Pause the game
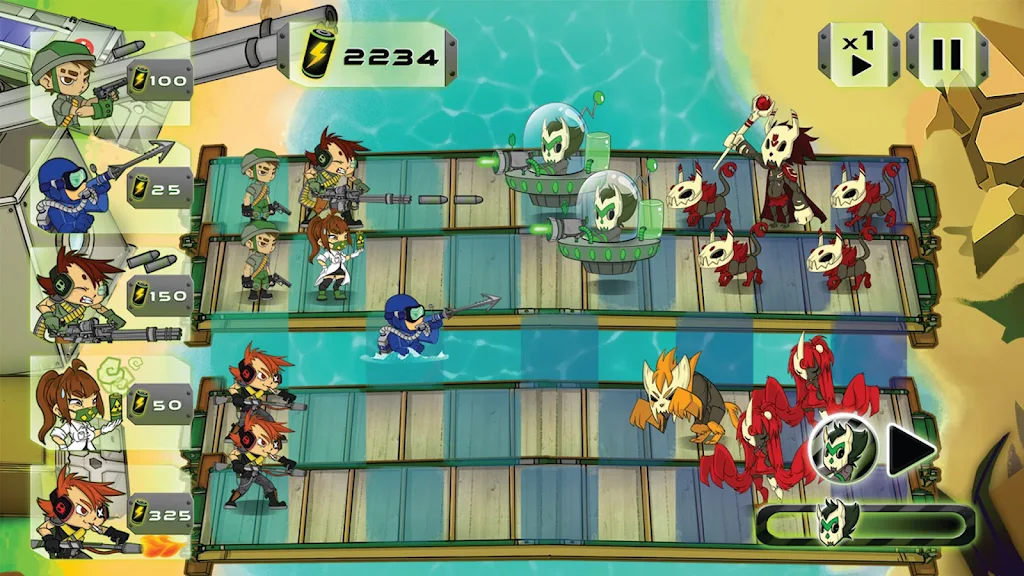The image size is (1024, 576). (x=946, y=53)
